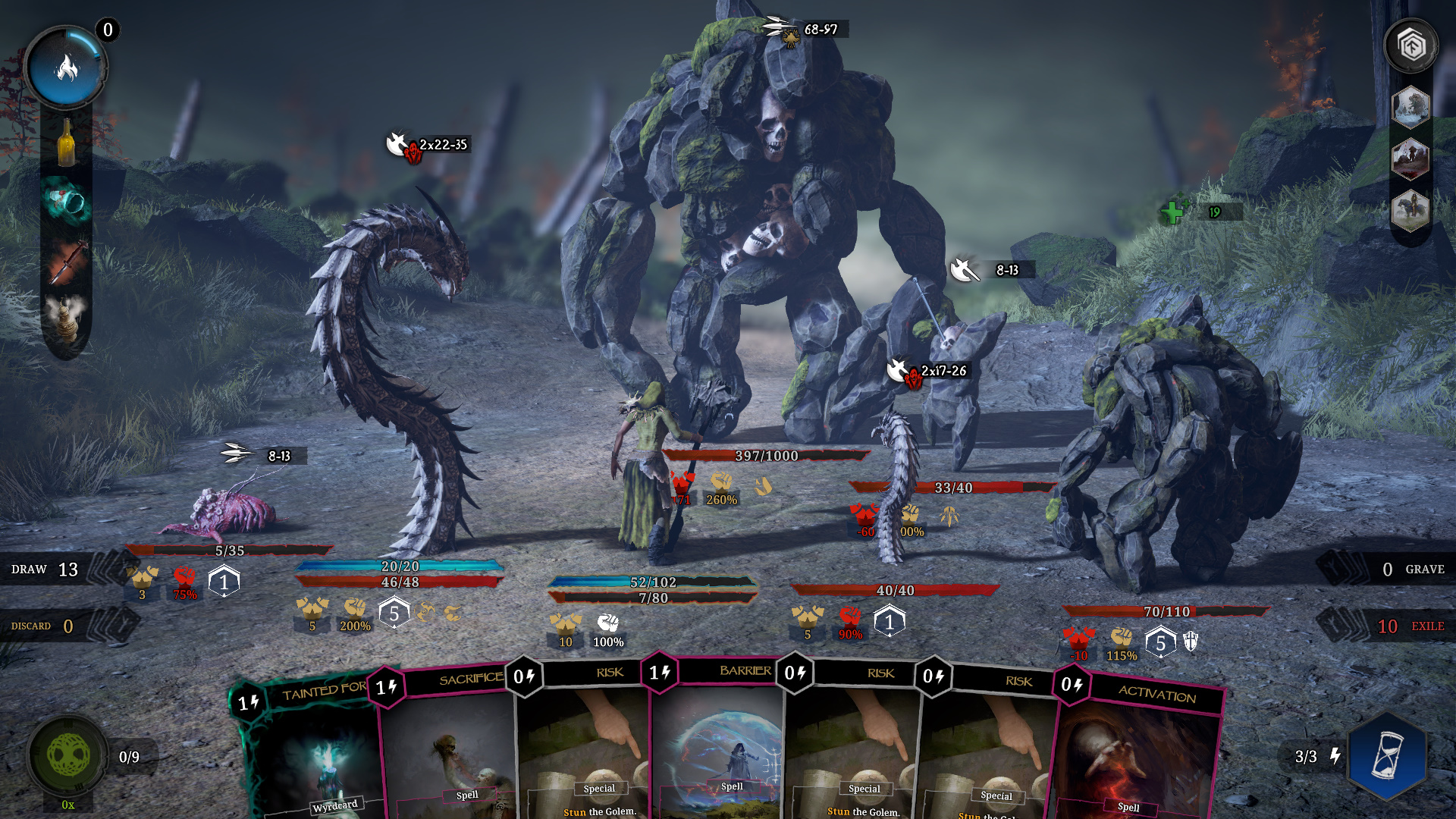This screenshot has width=1456, height=819.
Task: Select the snowy giant hexagon portrait
Action: coord(1410,106)
